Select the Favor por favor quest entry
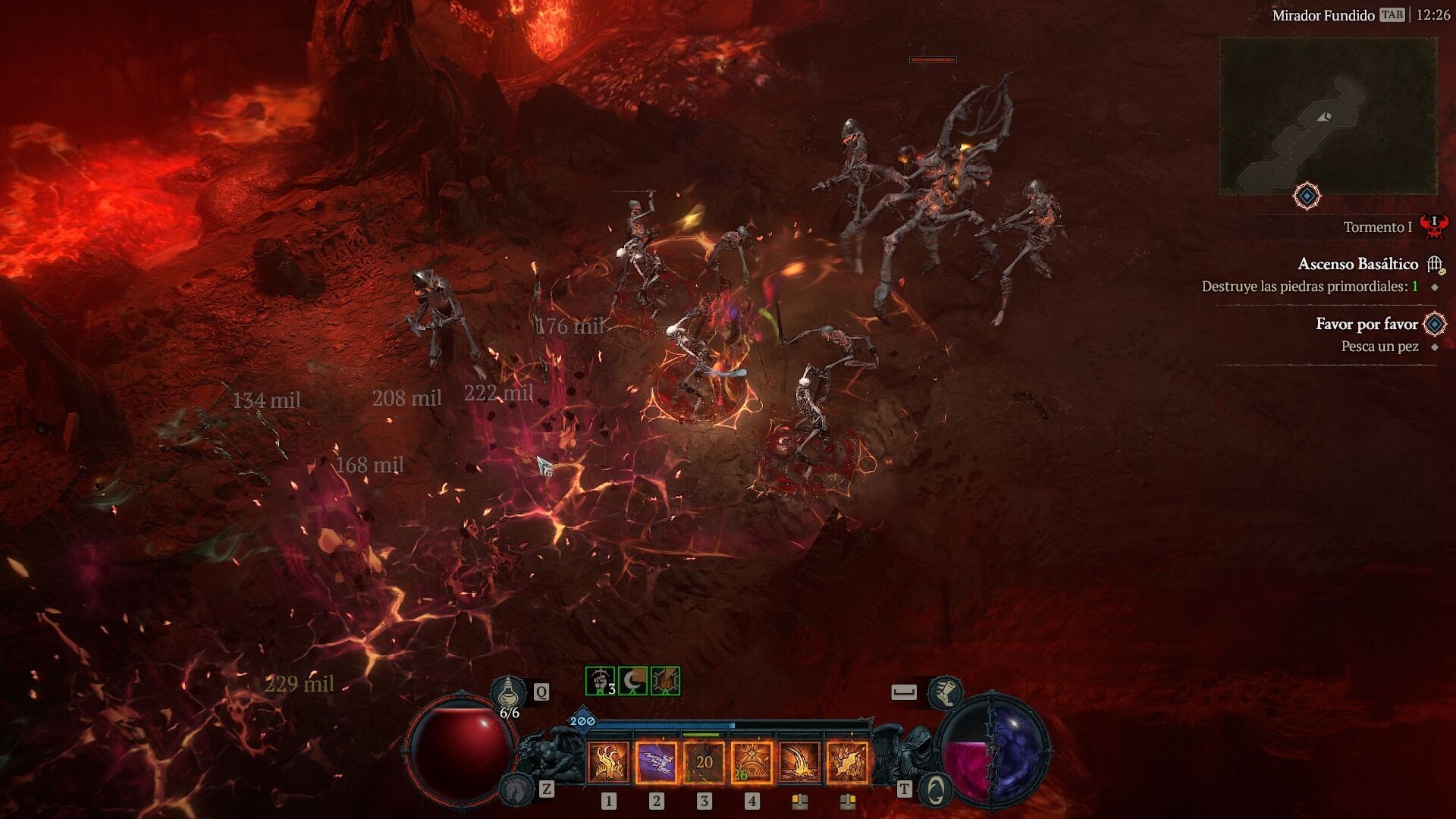 (1366, 324)
